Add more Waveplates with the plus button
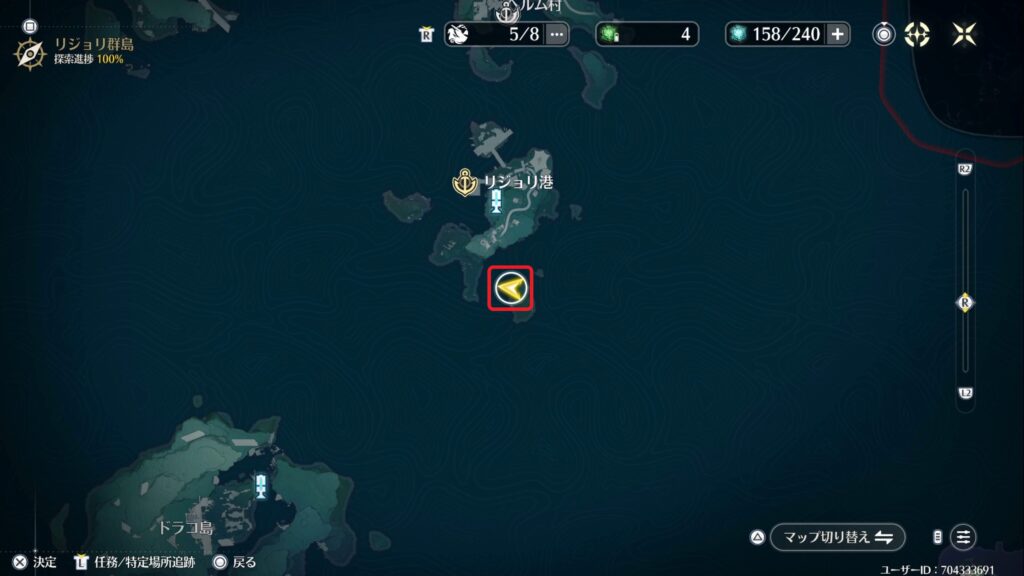Viewport: 1024px width, 576px height. (837, 34)
